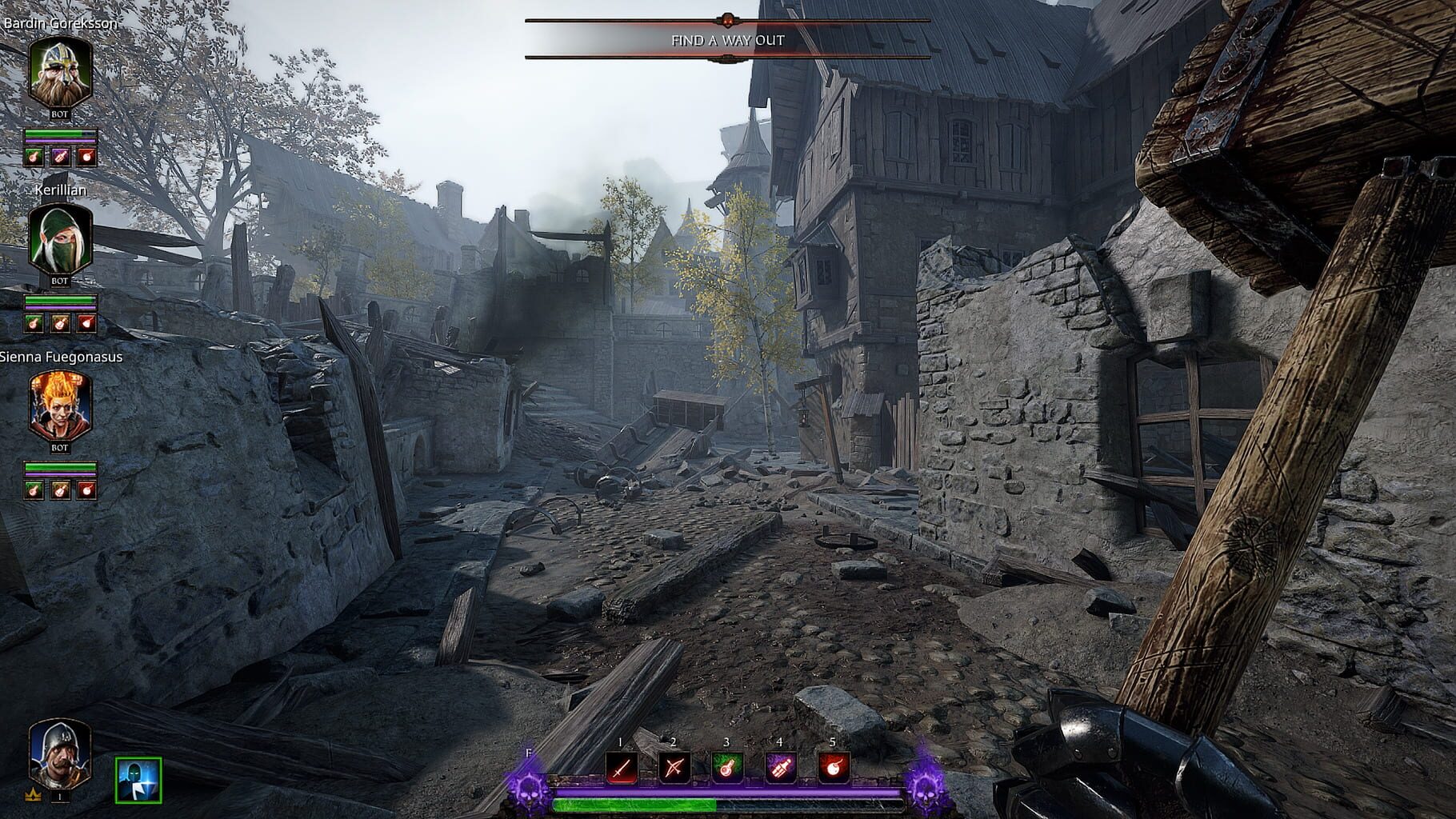Screen dimensions: 1456x819
Task: Click the F career skill indicator on hotbar
Action: pos(528,753)
